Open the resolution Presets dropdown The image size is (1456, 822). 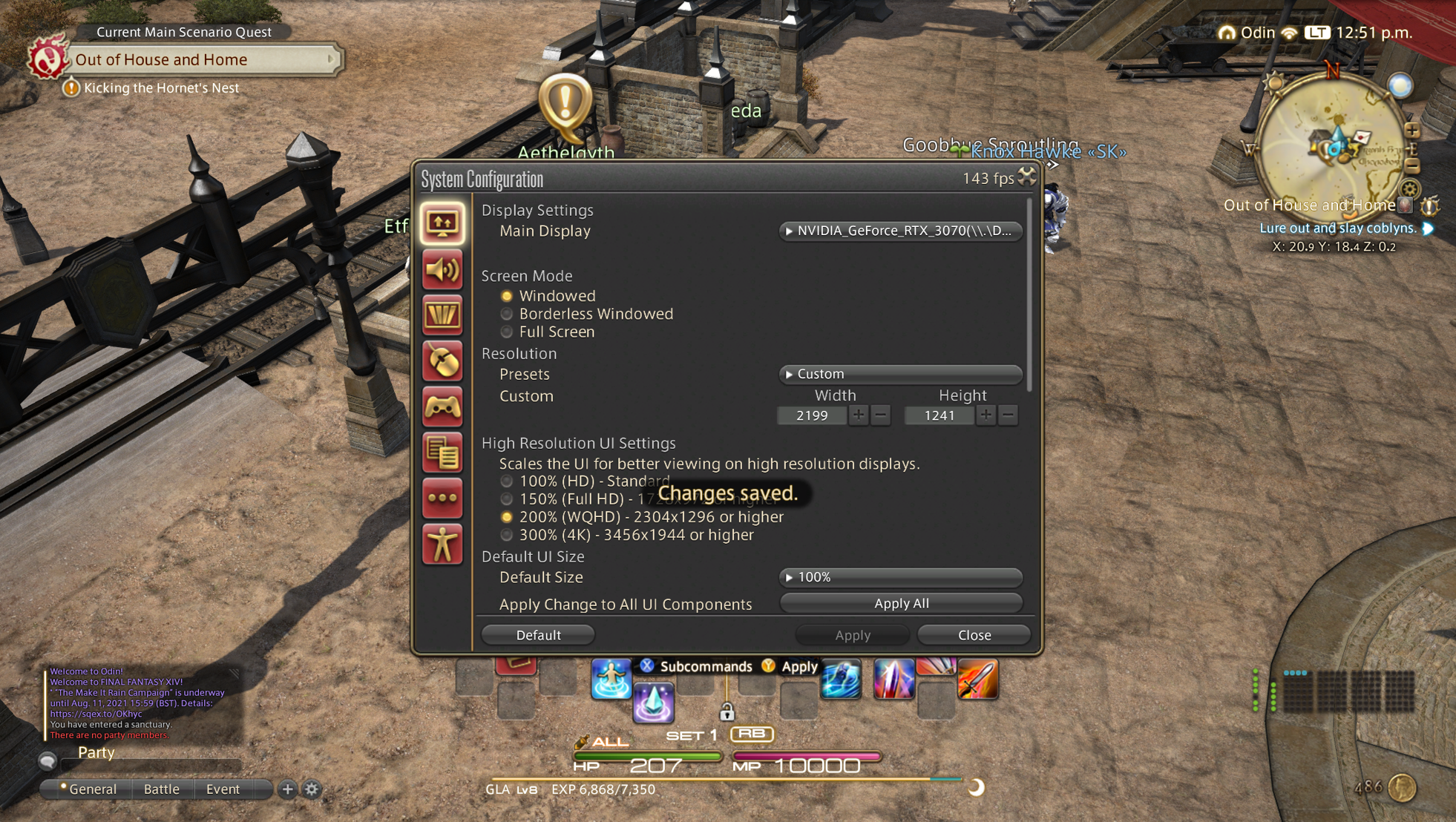(x=900, y=374)
